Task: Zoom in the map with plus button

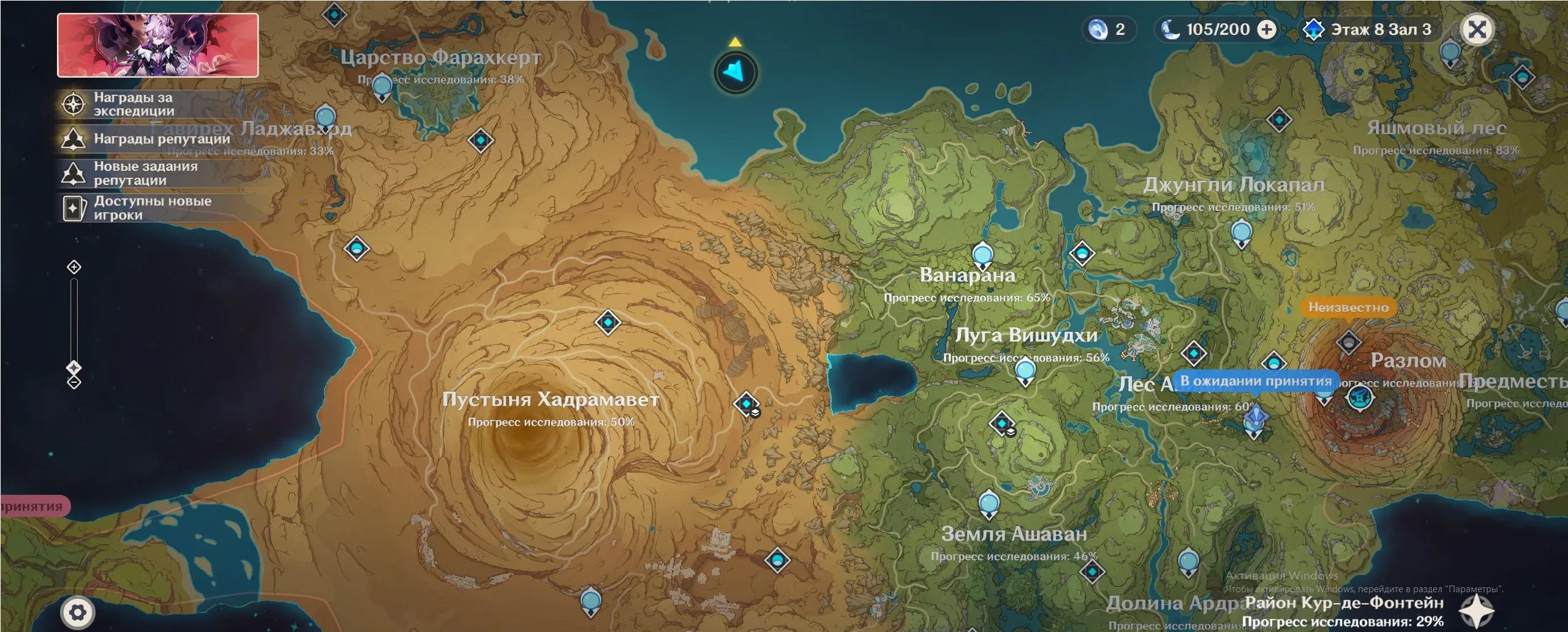Action: point(74,267)
